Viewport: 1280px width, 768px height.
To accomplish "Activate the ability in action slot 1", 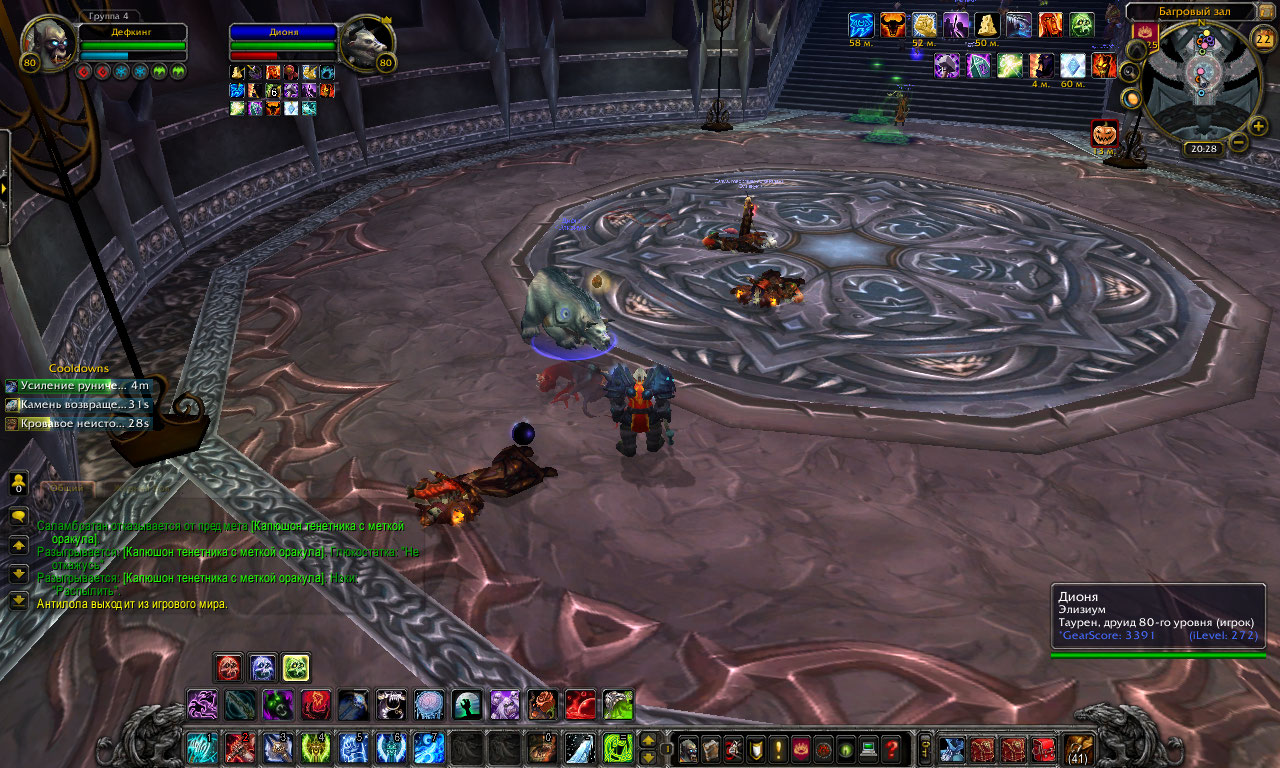I will tap(202, 748).
